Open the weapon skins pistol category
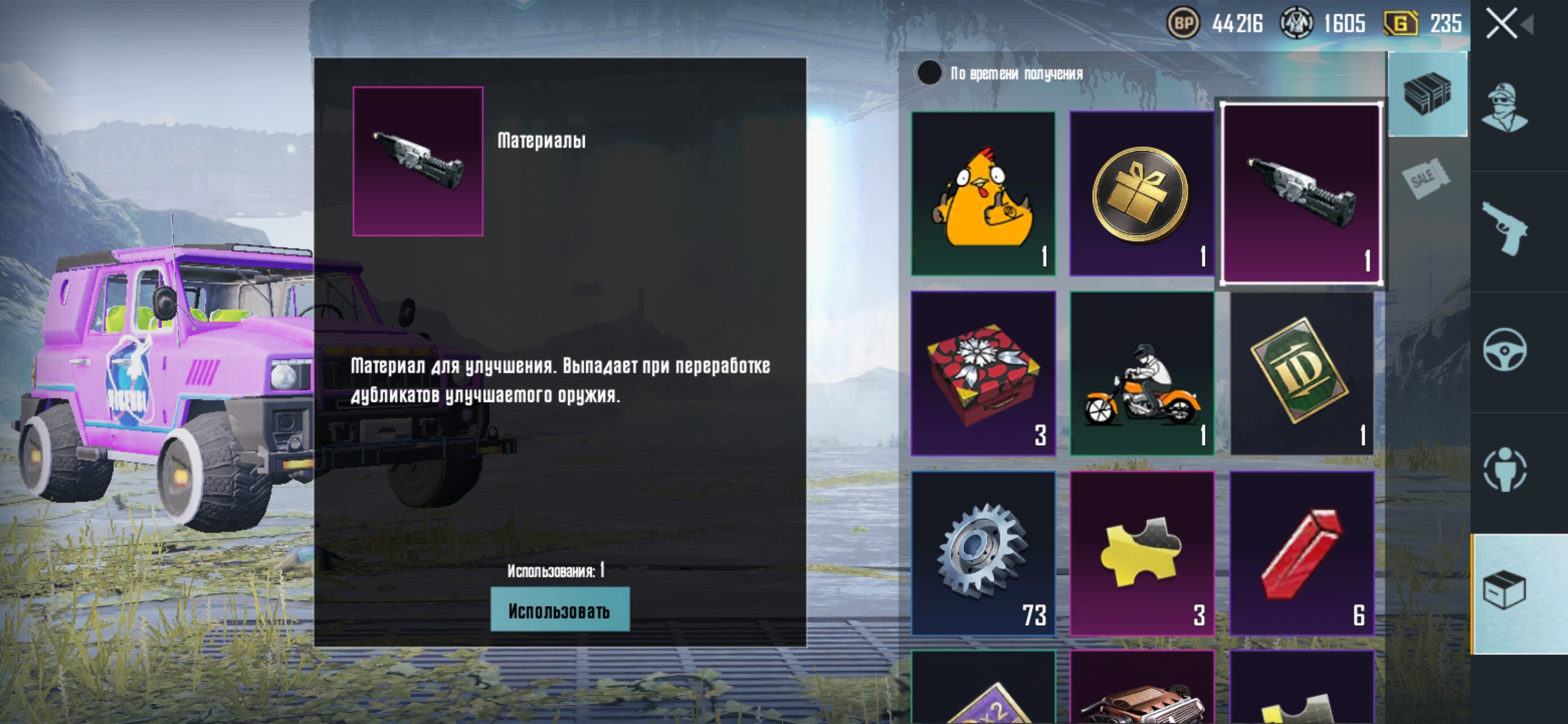This screenshot has width=1568, height=724. [x=1505, y=229]
